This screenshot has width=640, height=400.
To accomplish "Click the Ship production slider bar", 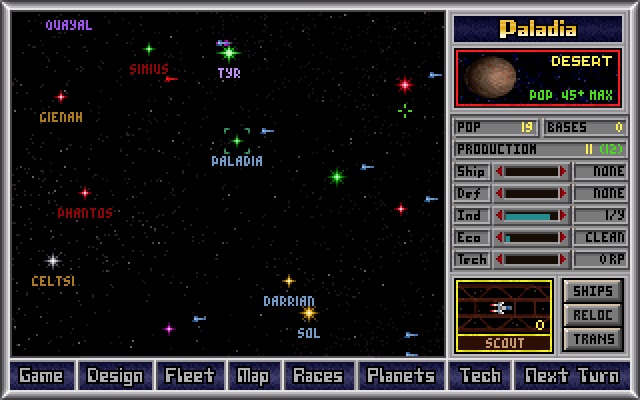I will click(x=530, y=171).
